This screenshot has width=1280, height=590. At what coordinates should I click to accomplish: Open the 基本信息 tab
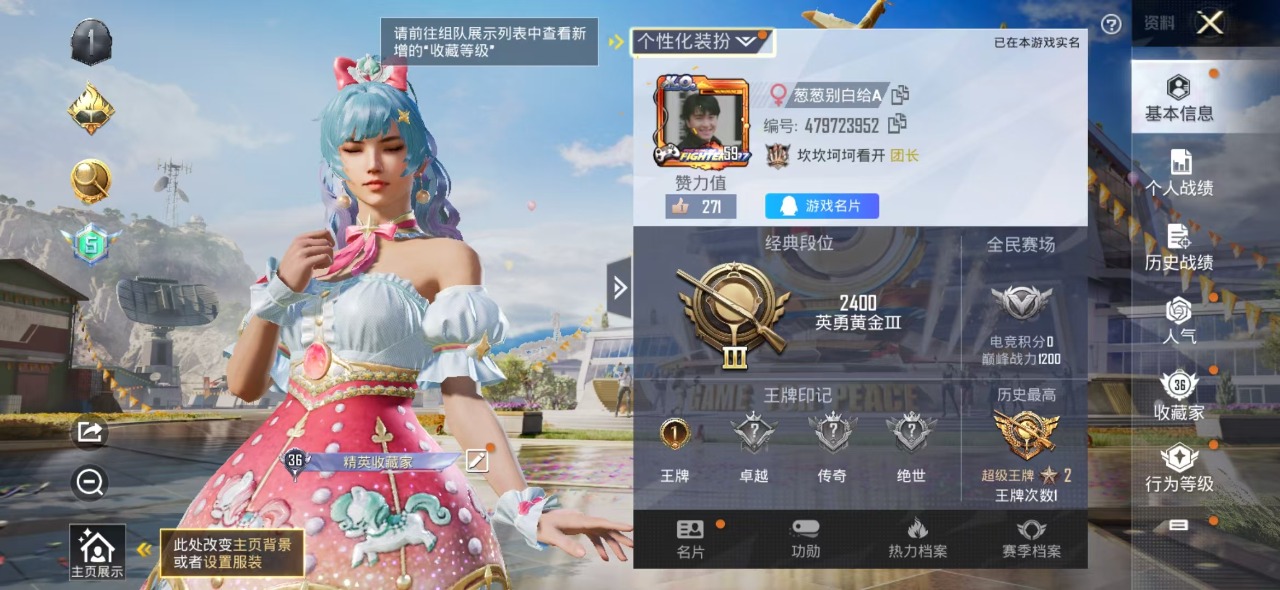click(x=1179, y=98)
